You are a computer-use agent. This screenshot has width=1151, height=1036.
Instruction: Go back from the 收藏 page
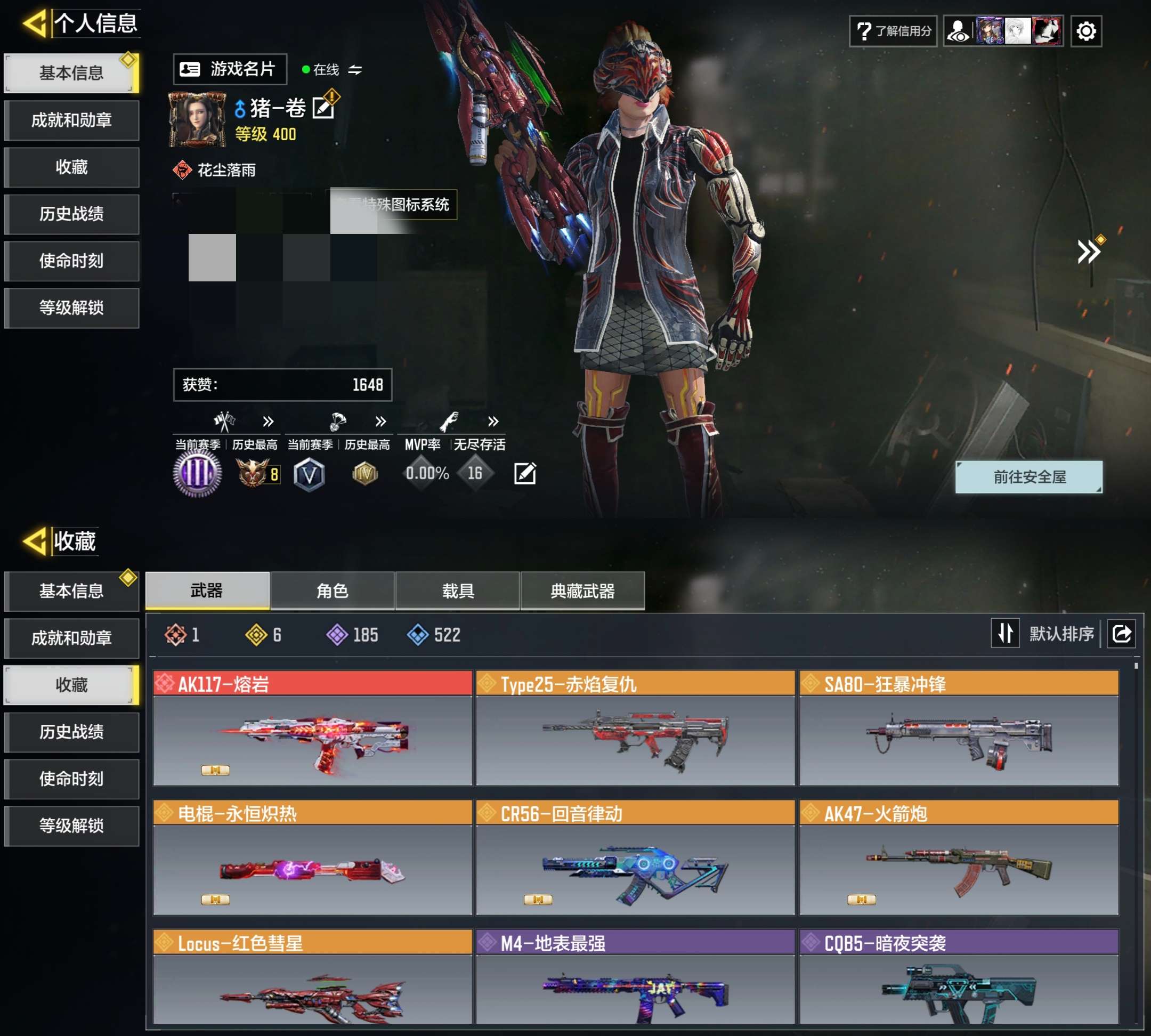35,541
